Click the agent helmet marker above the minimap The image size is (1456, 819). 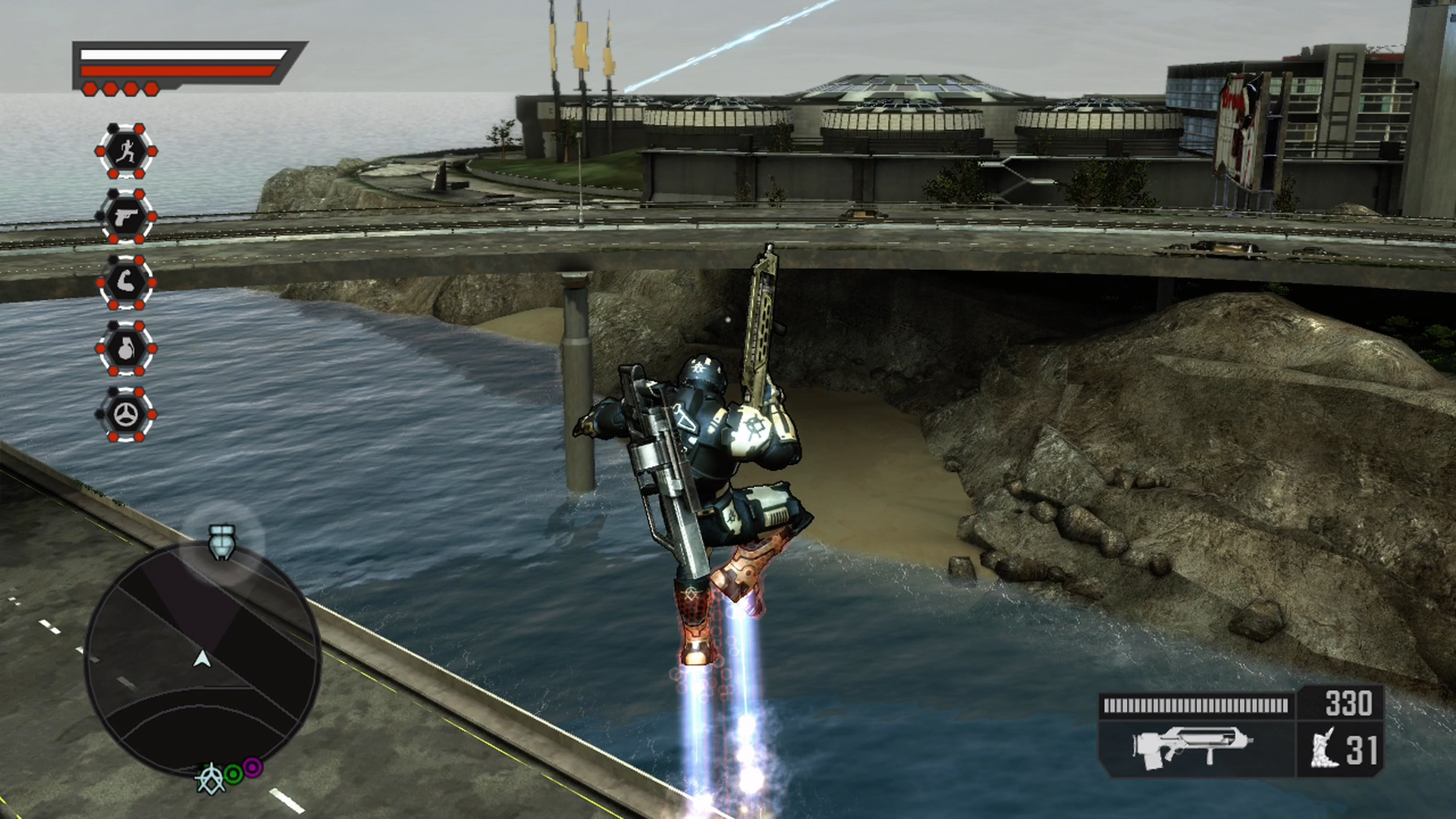(x=221, y=541)
